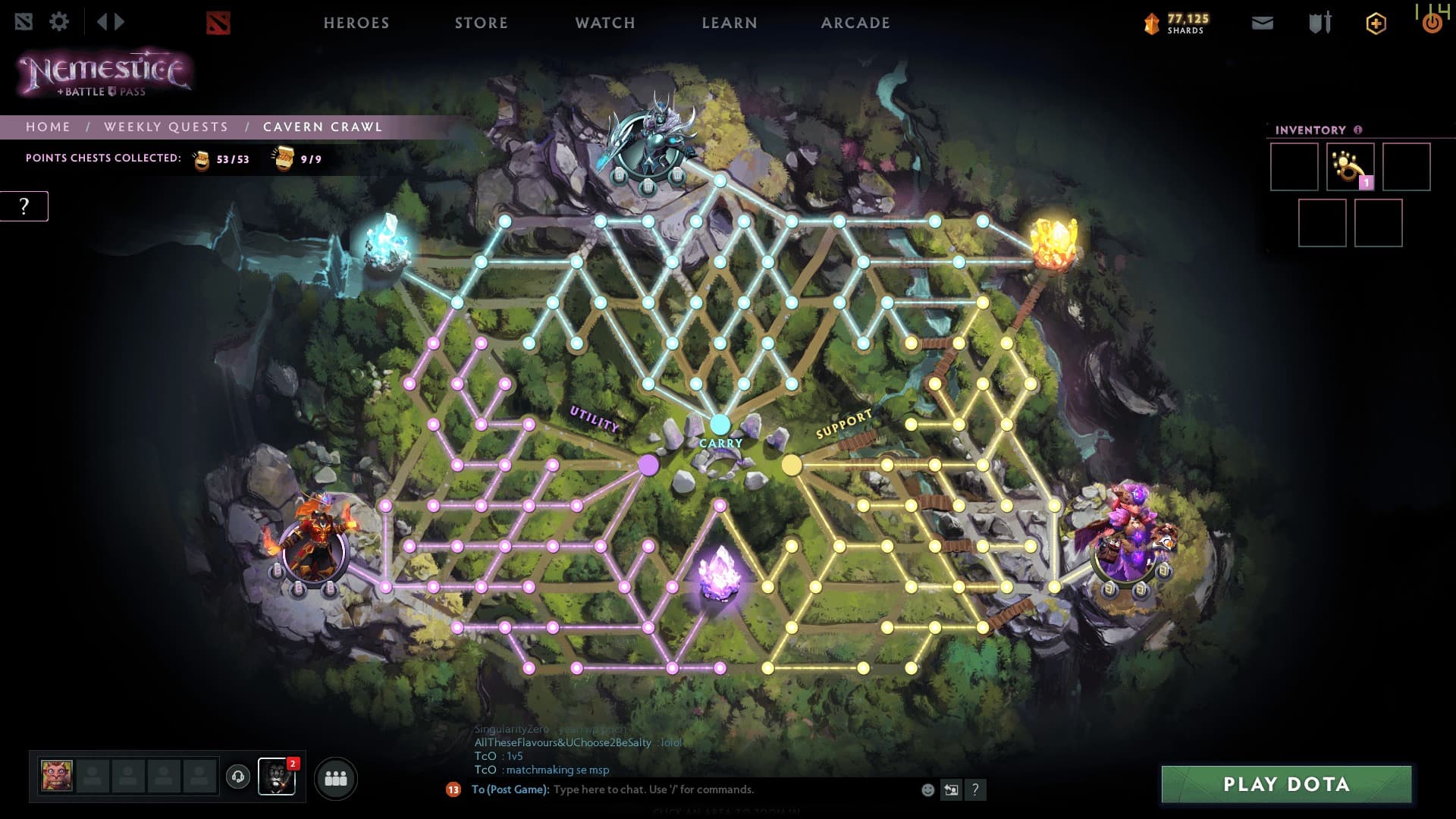The height and width of the screenshot is (819, 1456).
Task: Open the ARCADE section
Action: click(x=855, y=23)
